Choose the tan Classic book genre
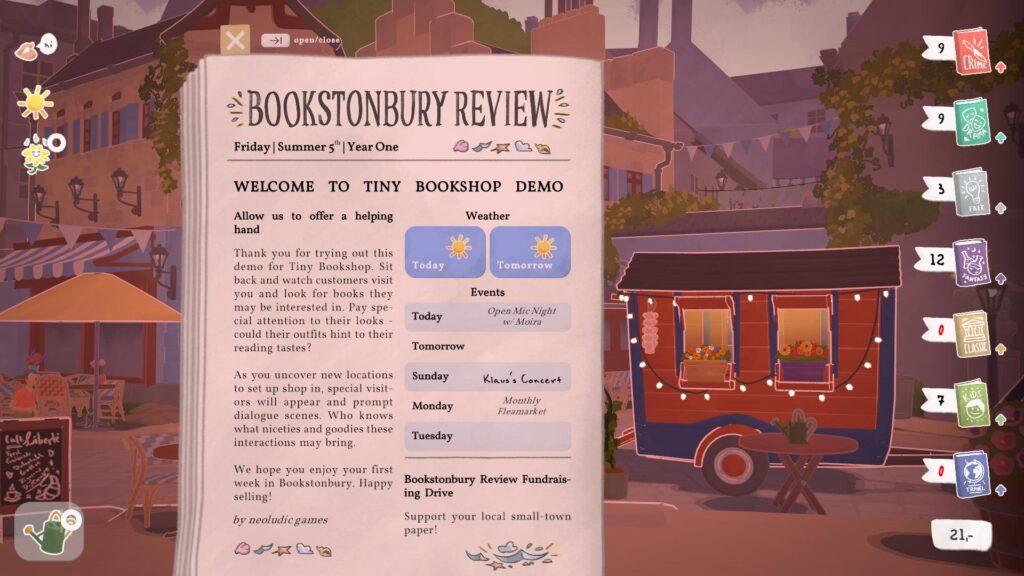The width and height of the screenshot is (1024, 576). [x=970, y=332]
